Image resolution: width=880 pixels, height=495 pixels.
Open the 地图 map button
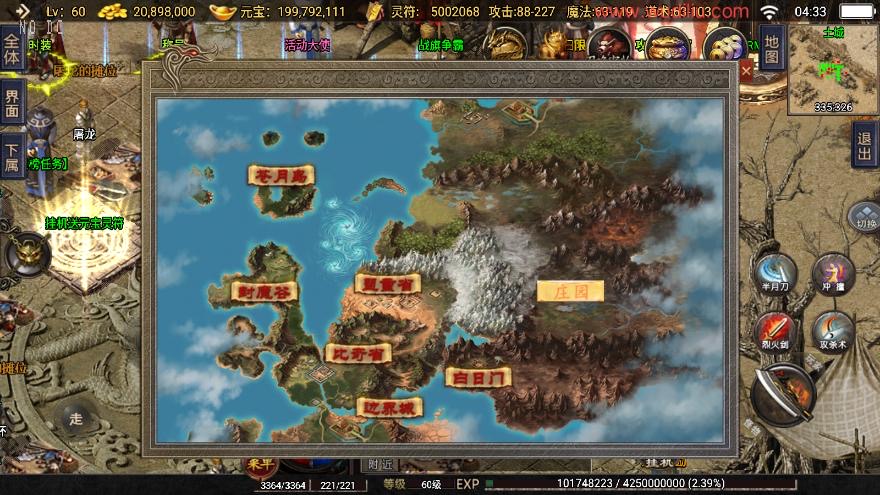(770, 47)
